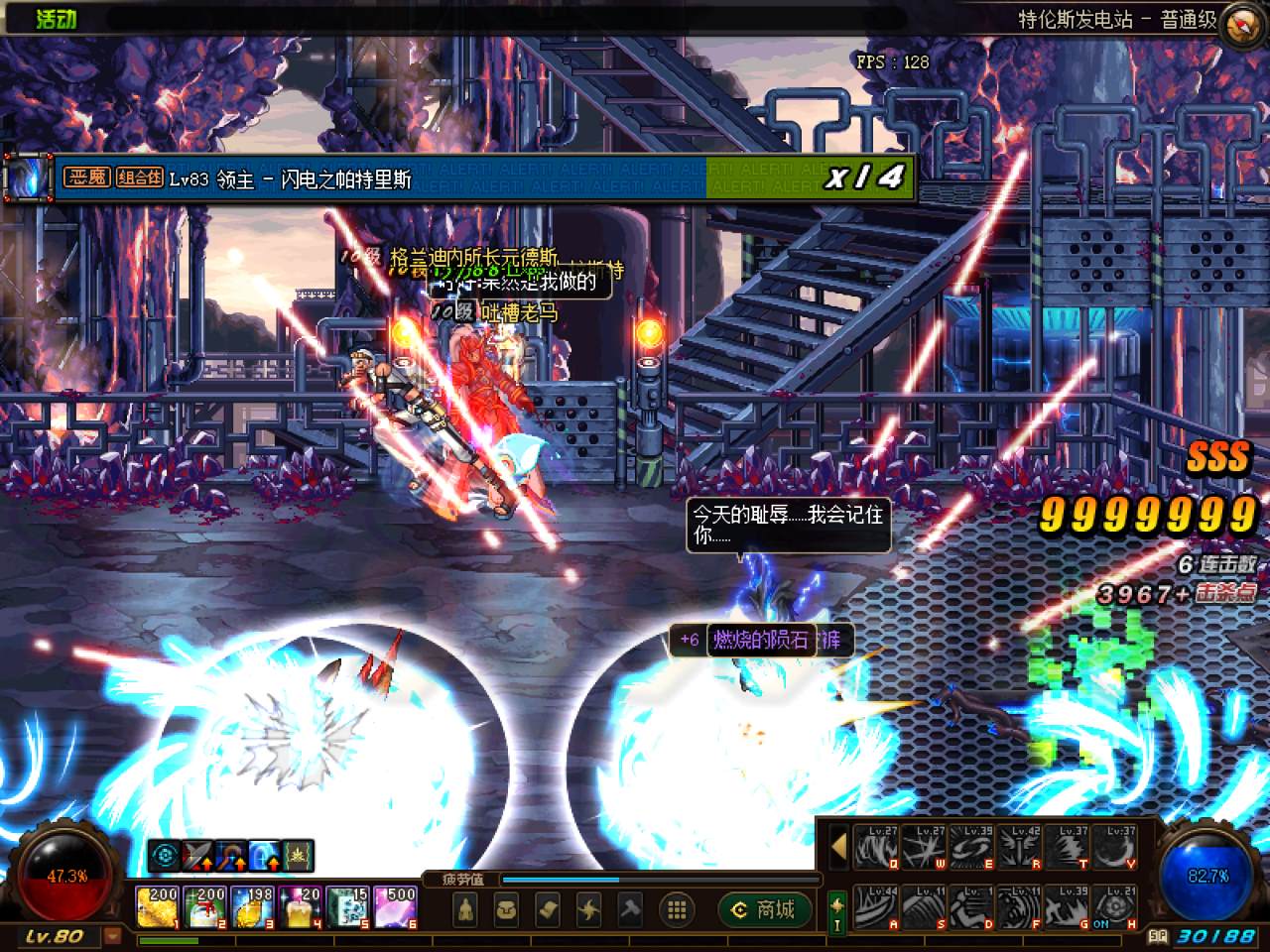Open the 商城 cash shop

pos(764,908)
